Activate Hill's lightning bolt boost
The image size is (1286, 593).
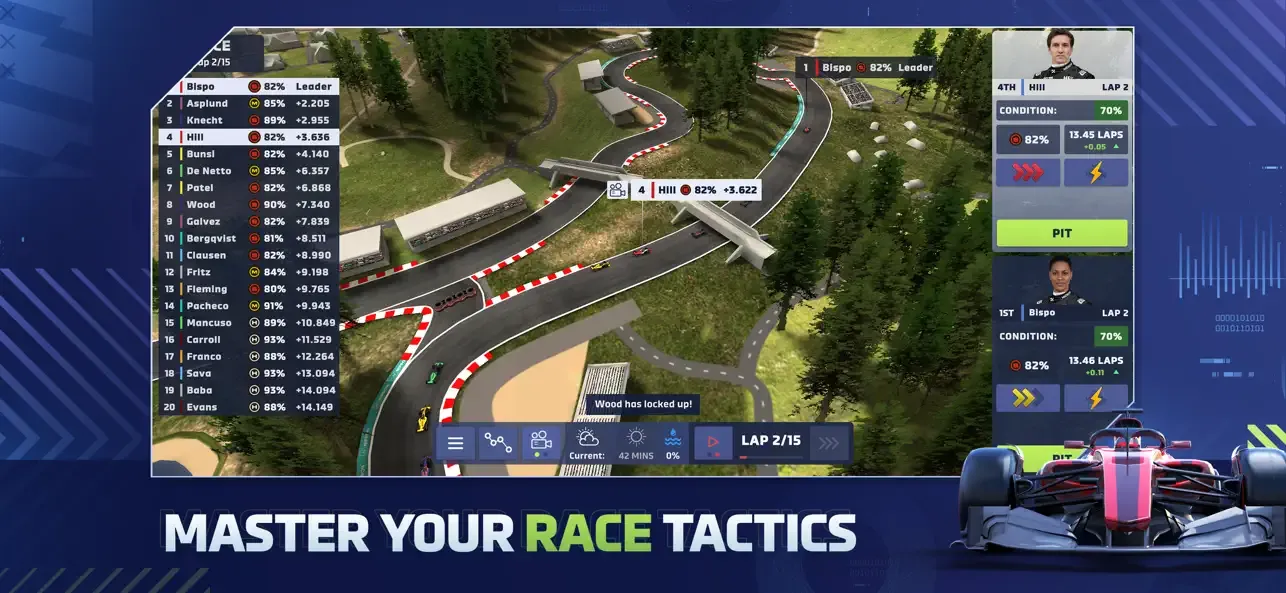pos(1095,172)
